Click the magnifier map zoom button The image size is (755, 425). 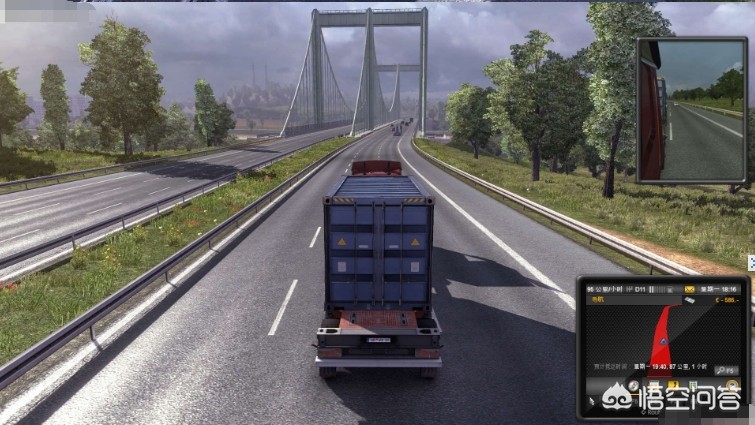point(726,370)
